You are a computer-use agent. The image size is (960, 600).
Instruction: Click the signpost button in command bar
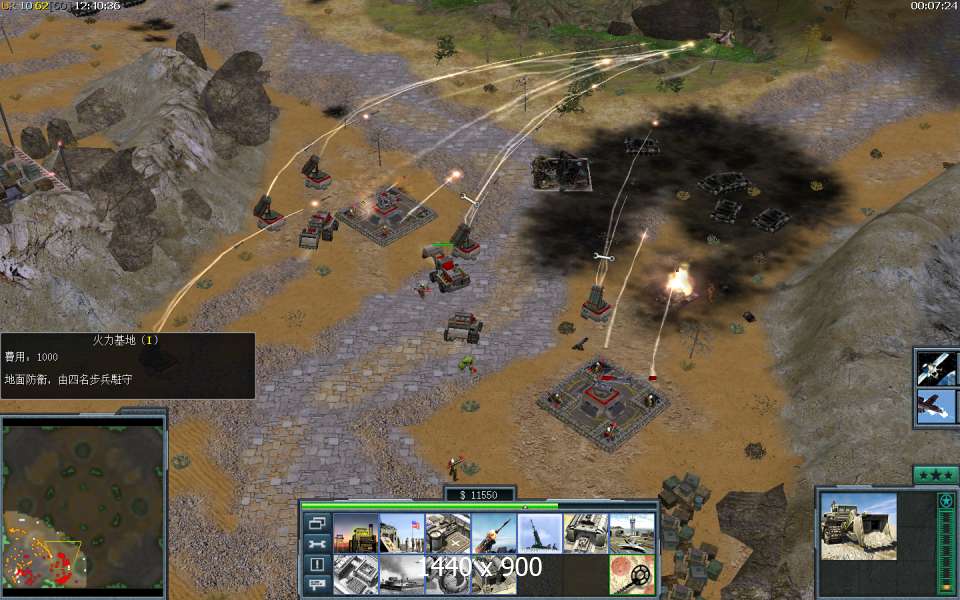(317, 584)
